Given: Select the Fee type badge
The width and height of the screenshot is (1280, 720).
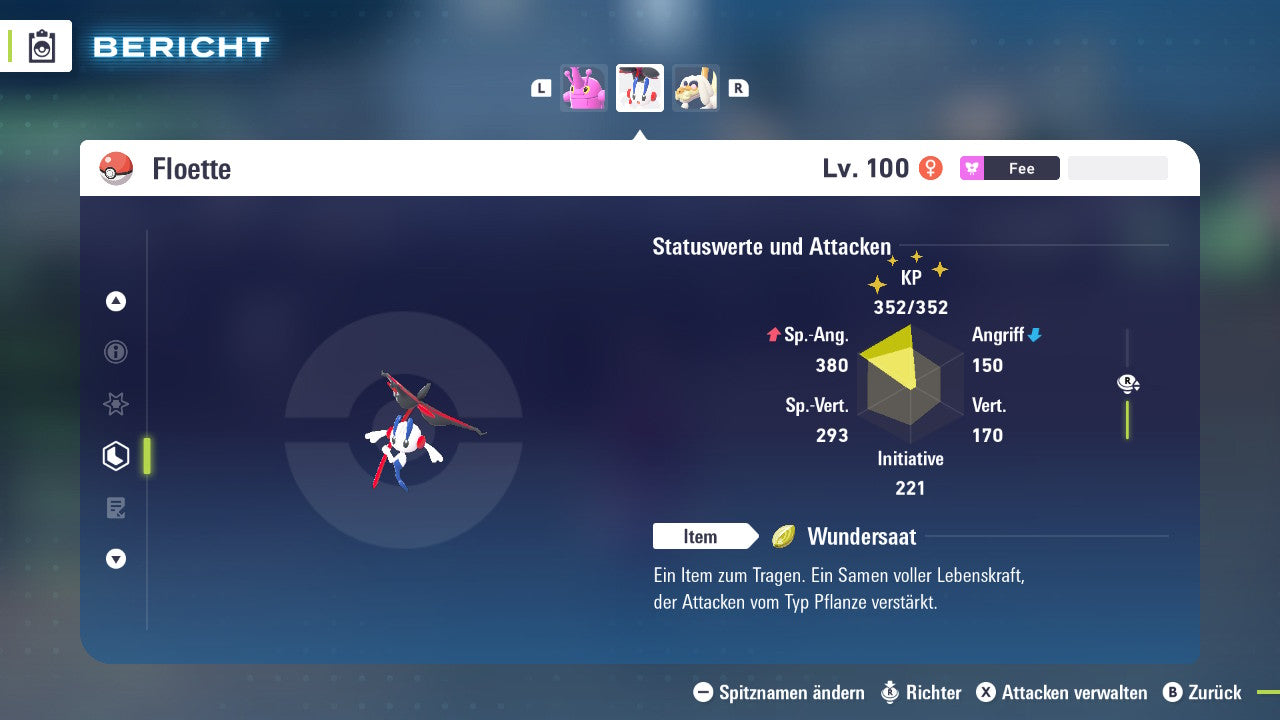Looking at the screenshot, I should (x=1009, y=168).
